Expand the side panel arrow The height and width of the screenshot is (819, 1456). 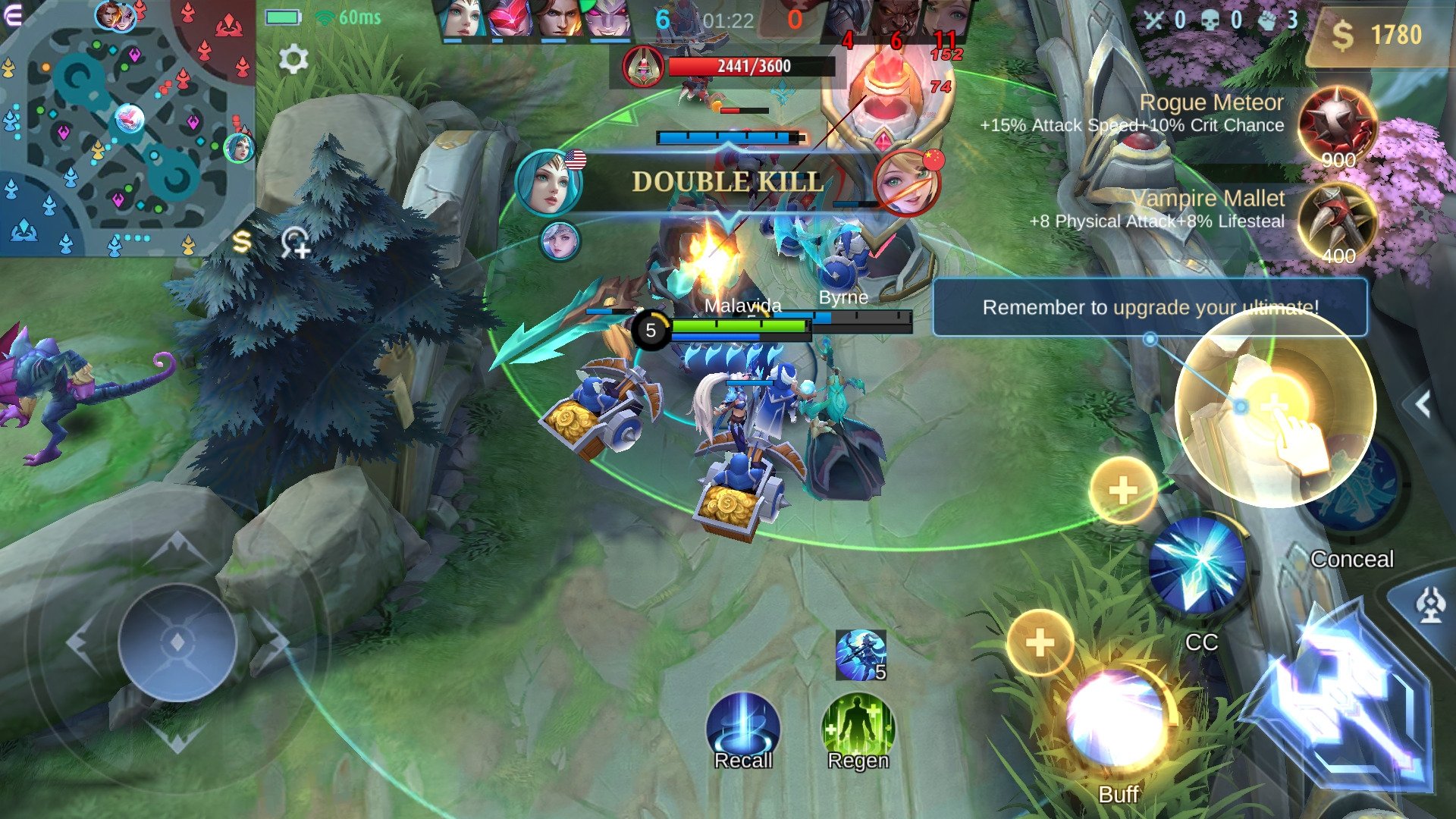[1423, 405]
